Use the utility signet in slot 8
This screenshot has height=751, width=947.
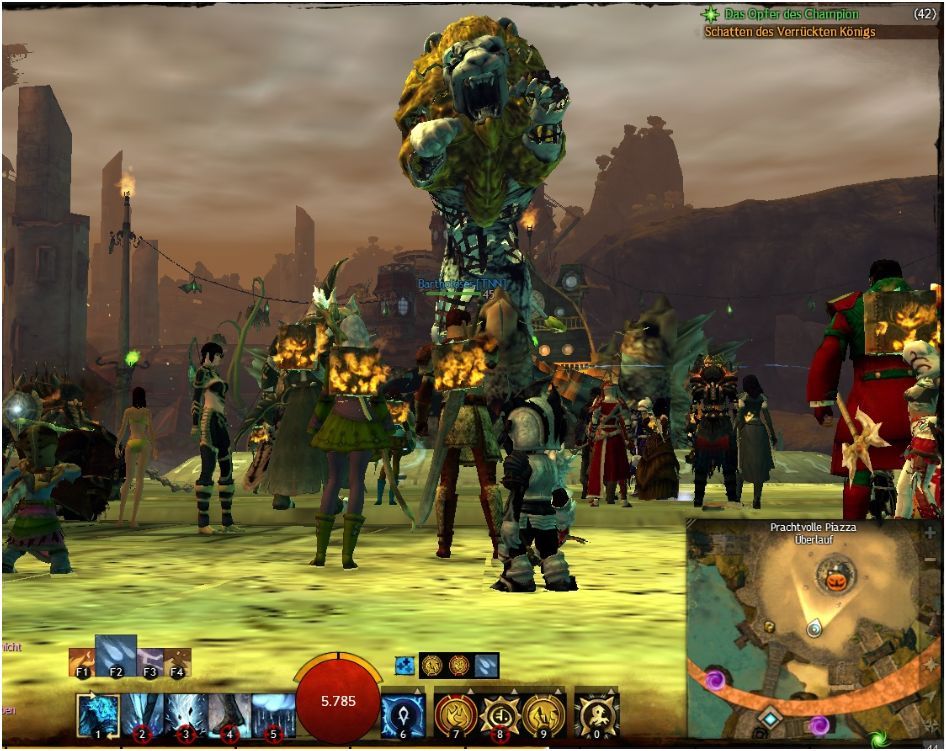point(499,716)
